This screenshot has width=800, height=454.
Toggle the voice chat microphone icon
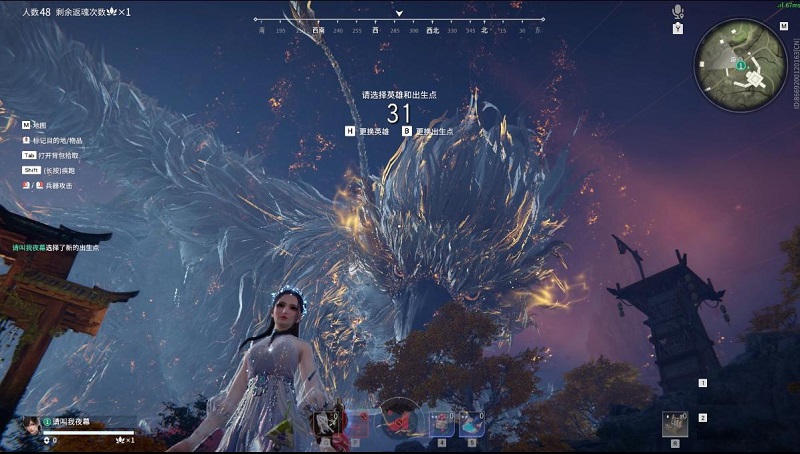coord(677,11)
